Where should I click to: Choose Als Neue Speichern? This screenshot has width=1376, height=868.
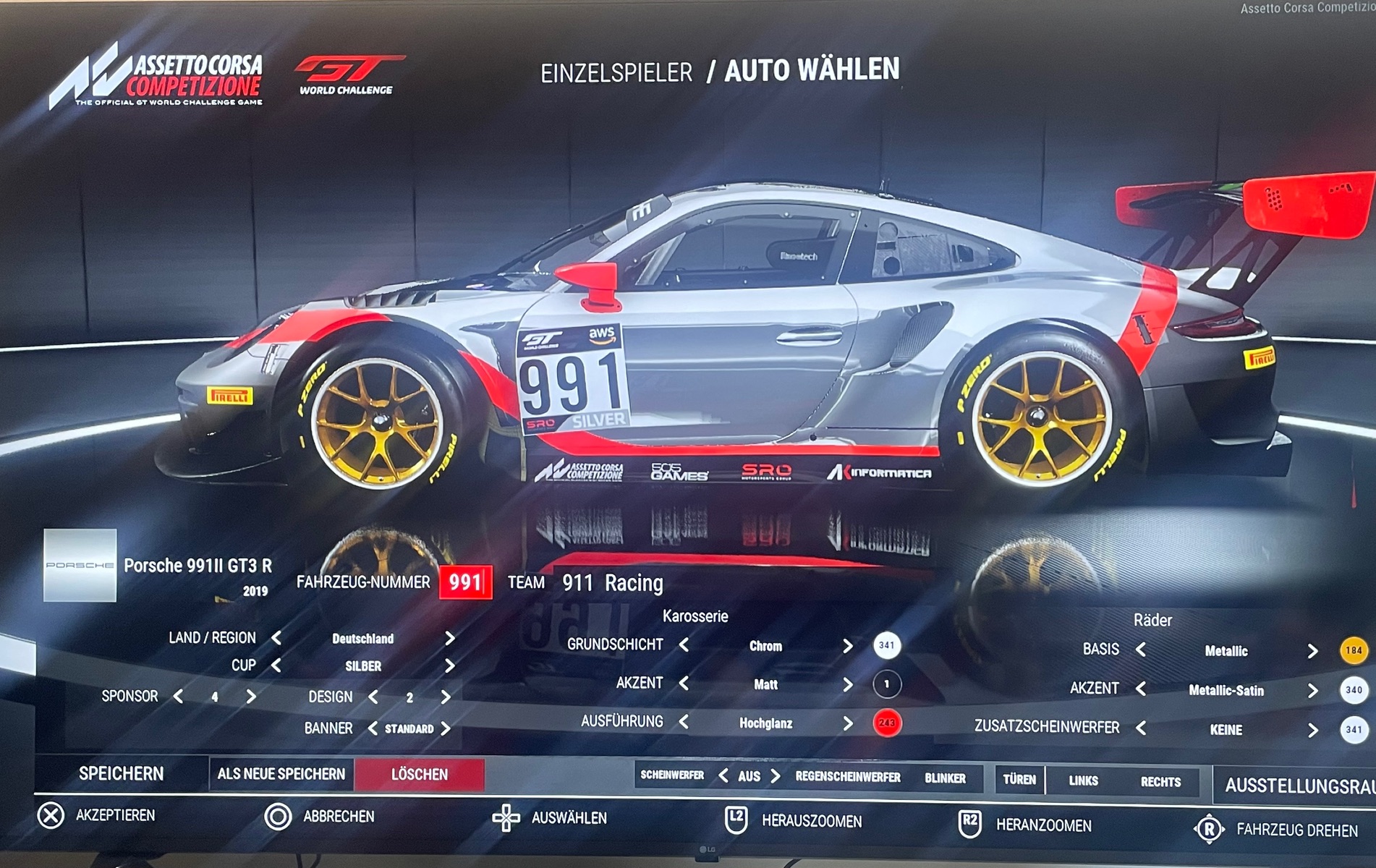coord(281,774)
